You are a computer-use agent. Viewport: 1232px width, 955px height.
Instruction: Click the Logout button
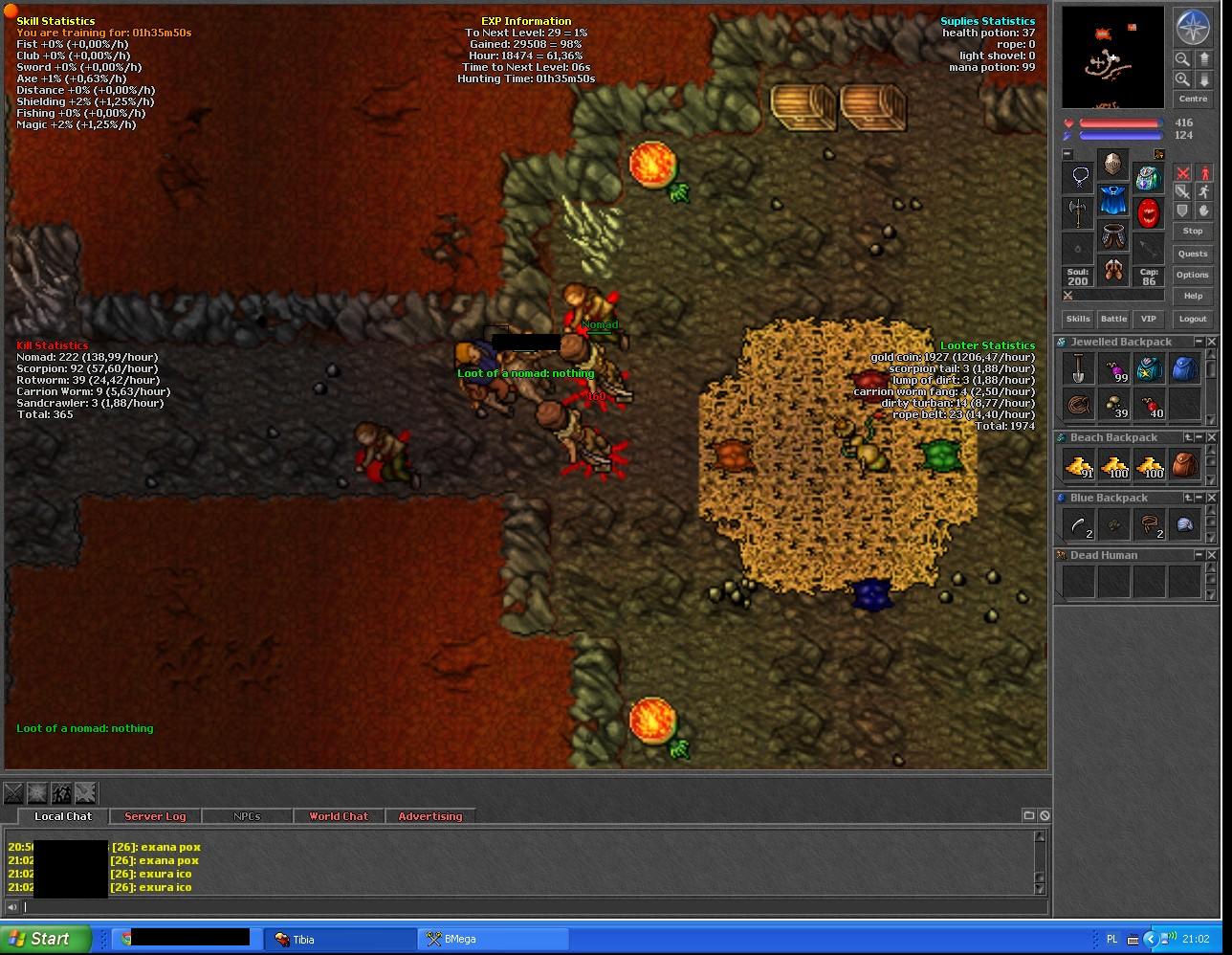point(1192,319)
